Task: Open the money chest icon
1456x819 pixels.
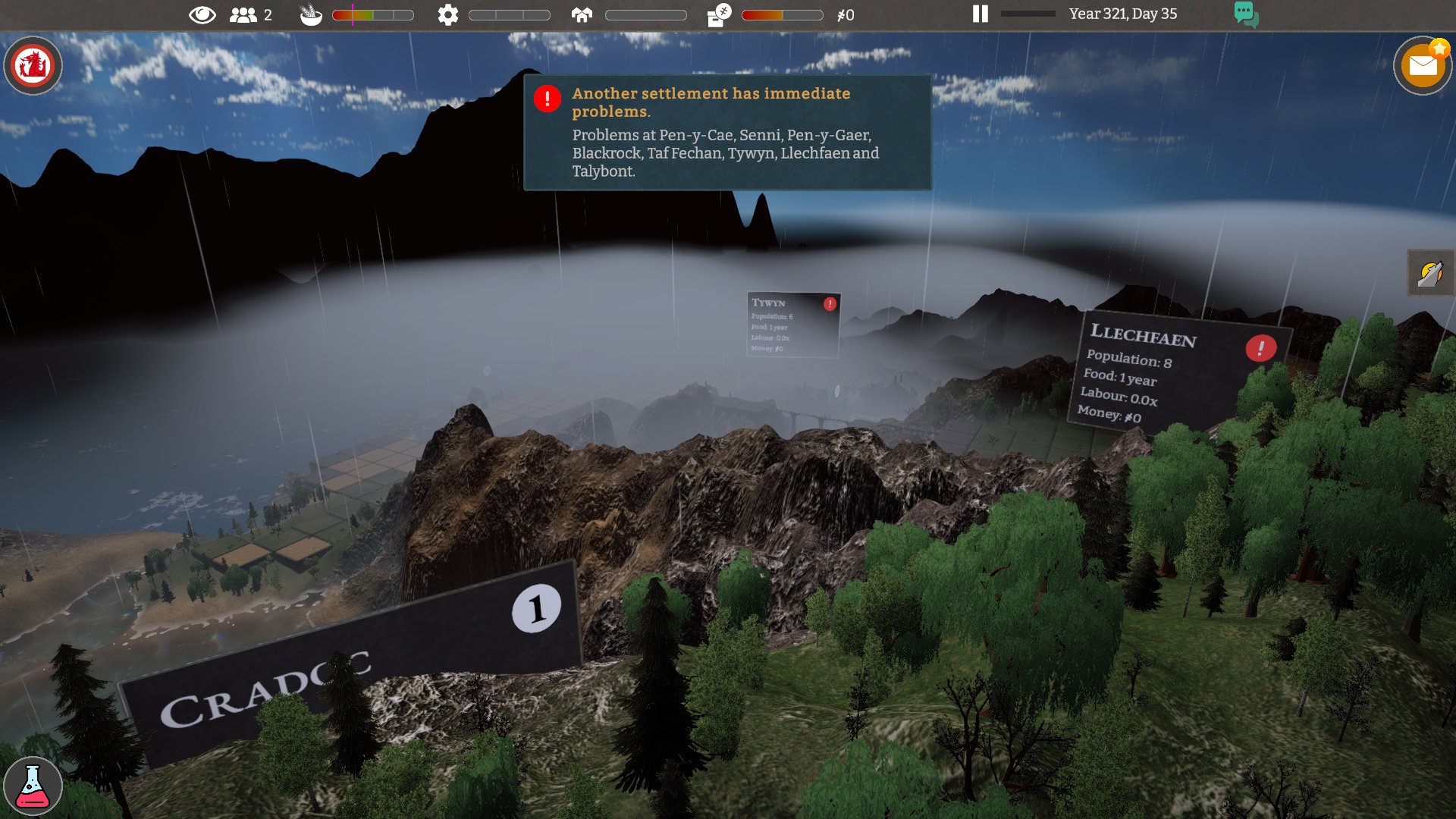Action: [x=718, y=14]
